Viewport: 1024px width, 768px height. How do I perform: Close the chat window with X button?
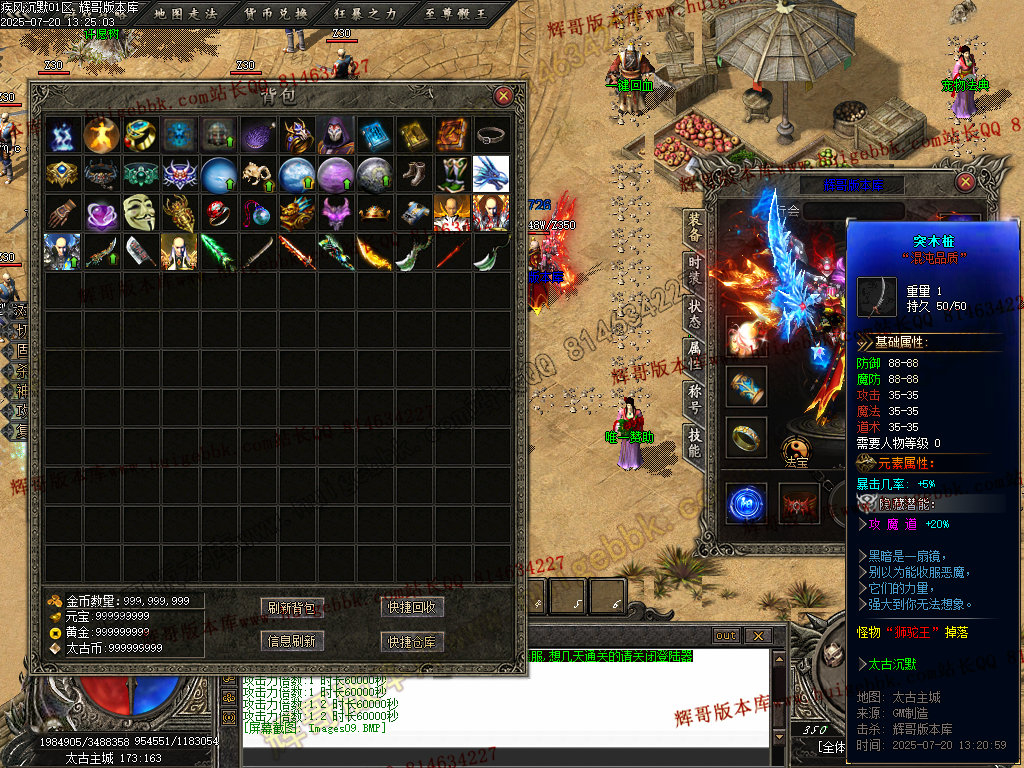point(759,636)
